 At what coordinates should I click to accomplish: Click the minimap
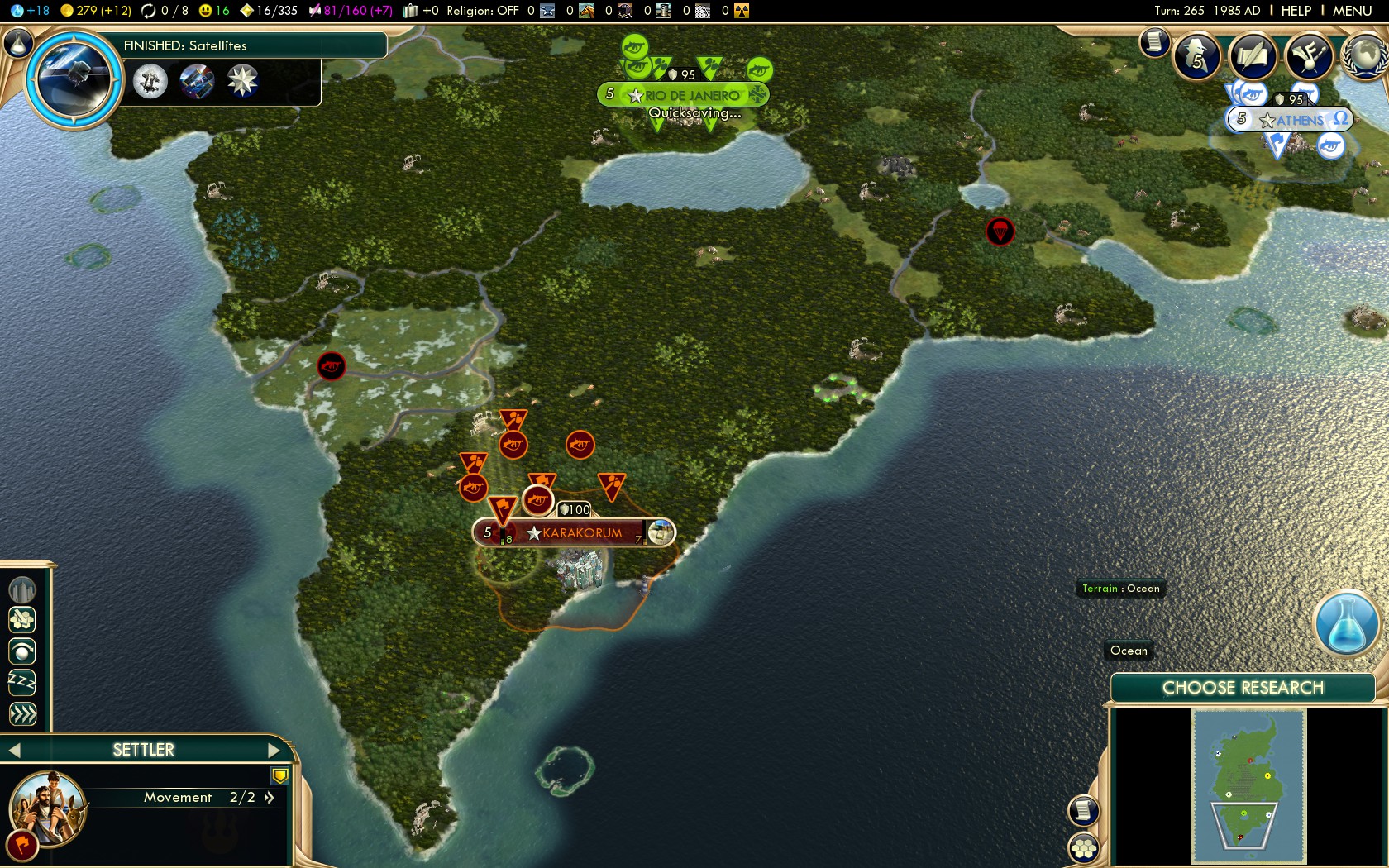click(x=1248, y=785)
